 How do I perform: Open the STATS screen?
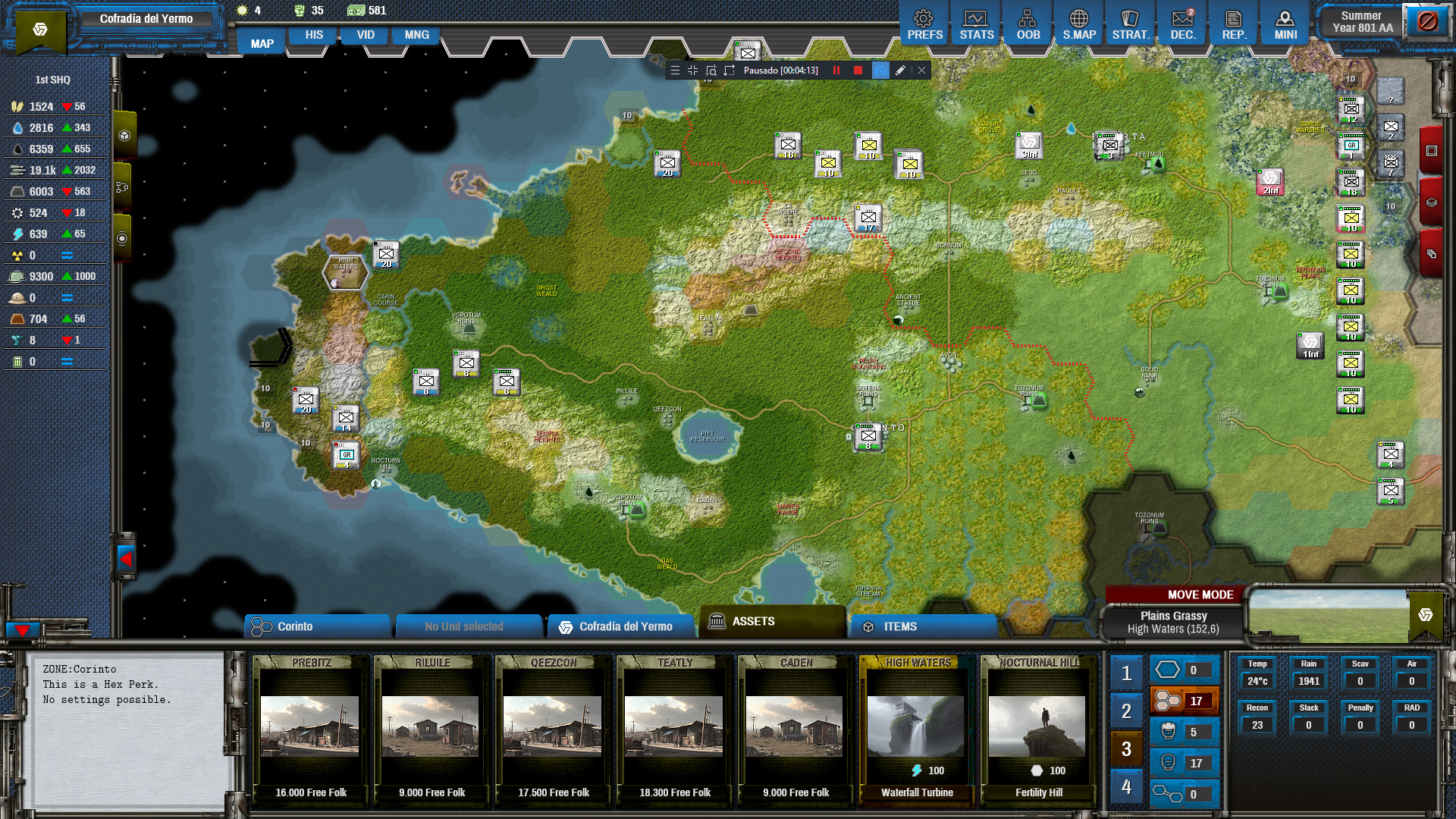pos(976,25)
